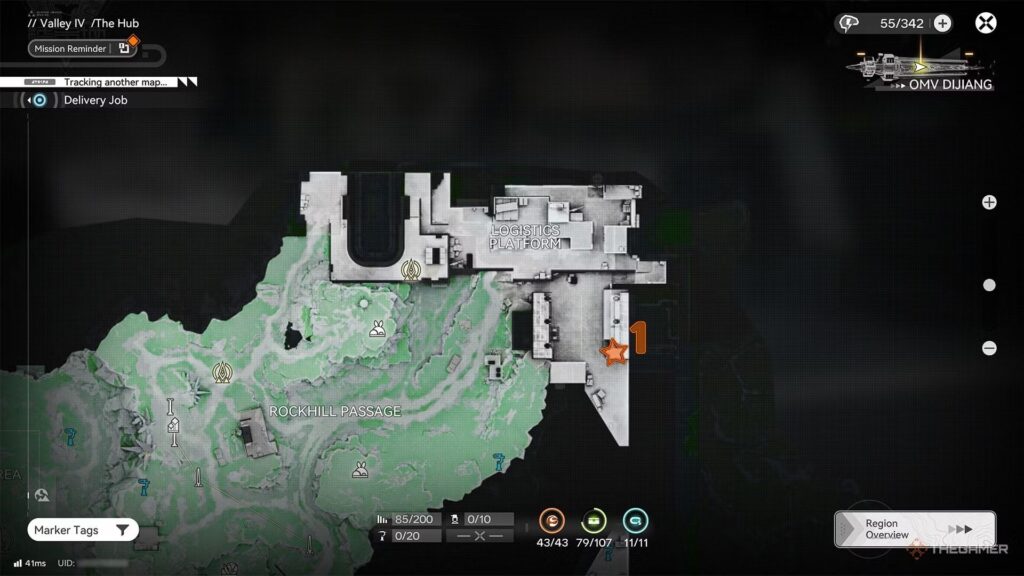The image size is (1024, 576).
Task: Click the orange 43/43 collectible counter icon
Action: (552, 520)
